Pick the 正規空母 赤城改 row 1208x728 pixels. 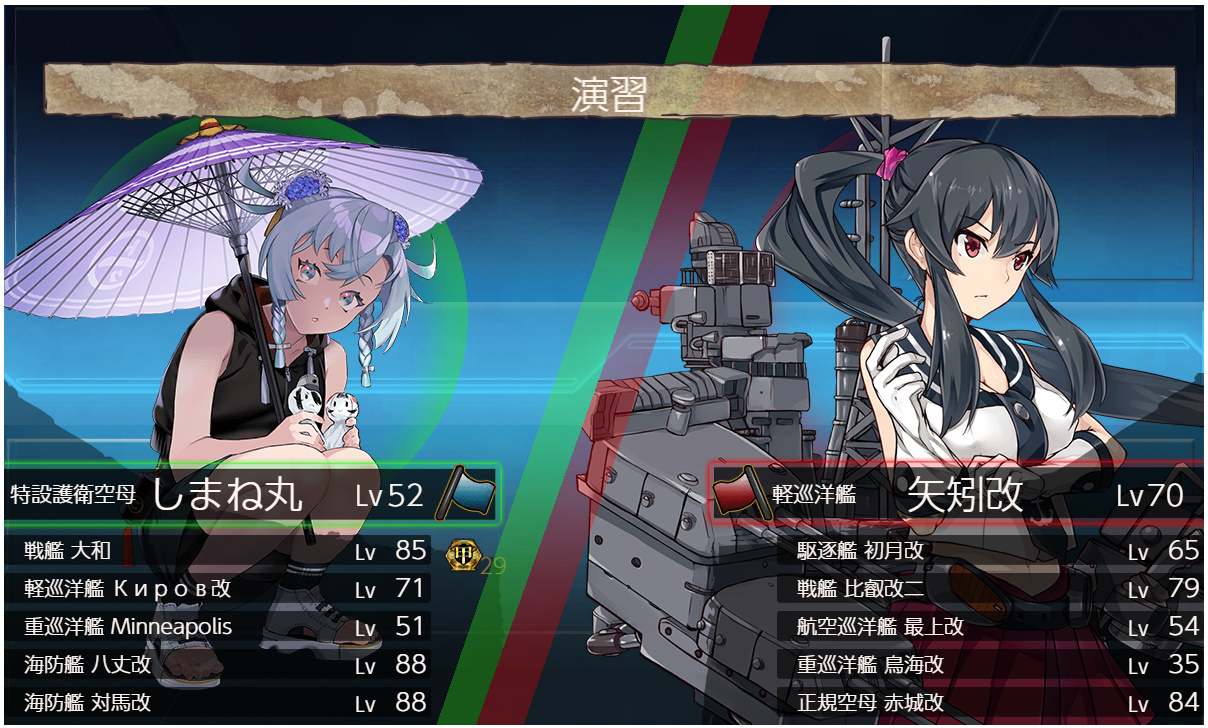pos(990,702)
